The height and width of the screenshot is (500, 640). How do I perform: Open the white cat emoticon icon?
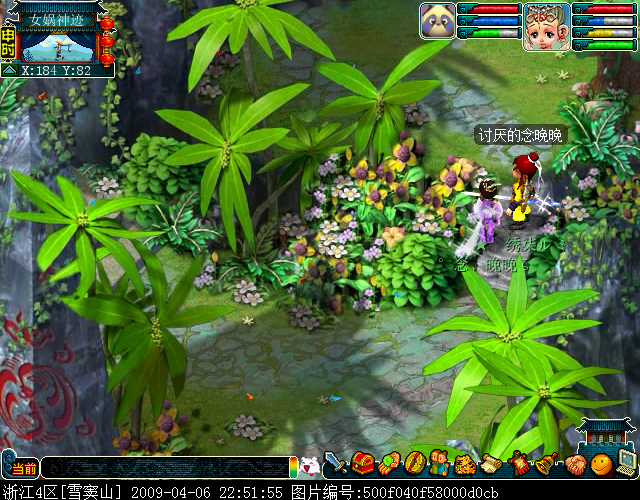pyautogui.click(x=309, y=466)
